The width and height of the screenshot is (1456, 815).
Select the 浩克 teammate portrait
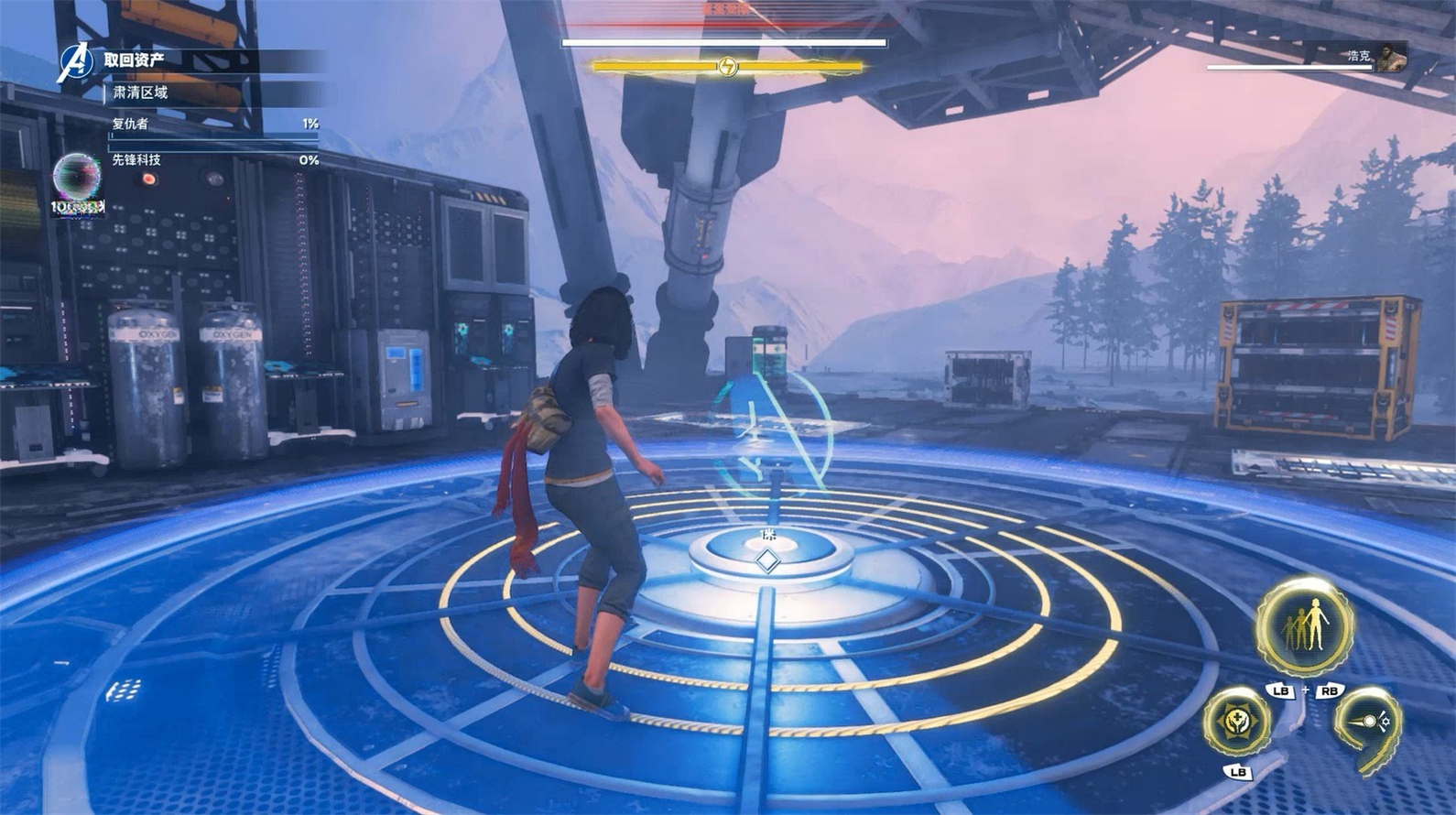pyautogui.click(x=1390, y=56)
